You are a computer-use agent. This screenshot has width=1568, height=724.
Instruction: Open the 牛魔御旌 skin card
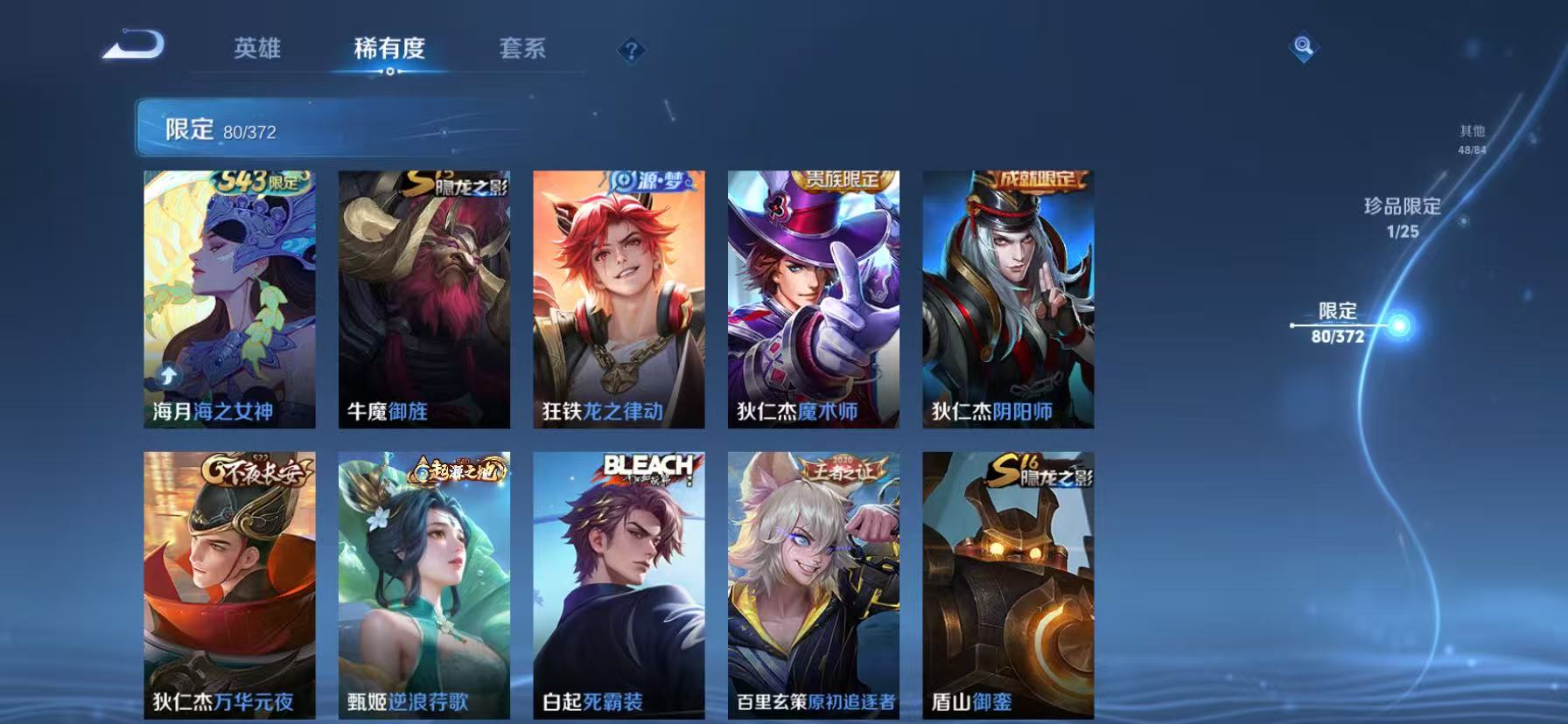point(425,302)
